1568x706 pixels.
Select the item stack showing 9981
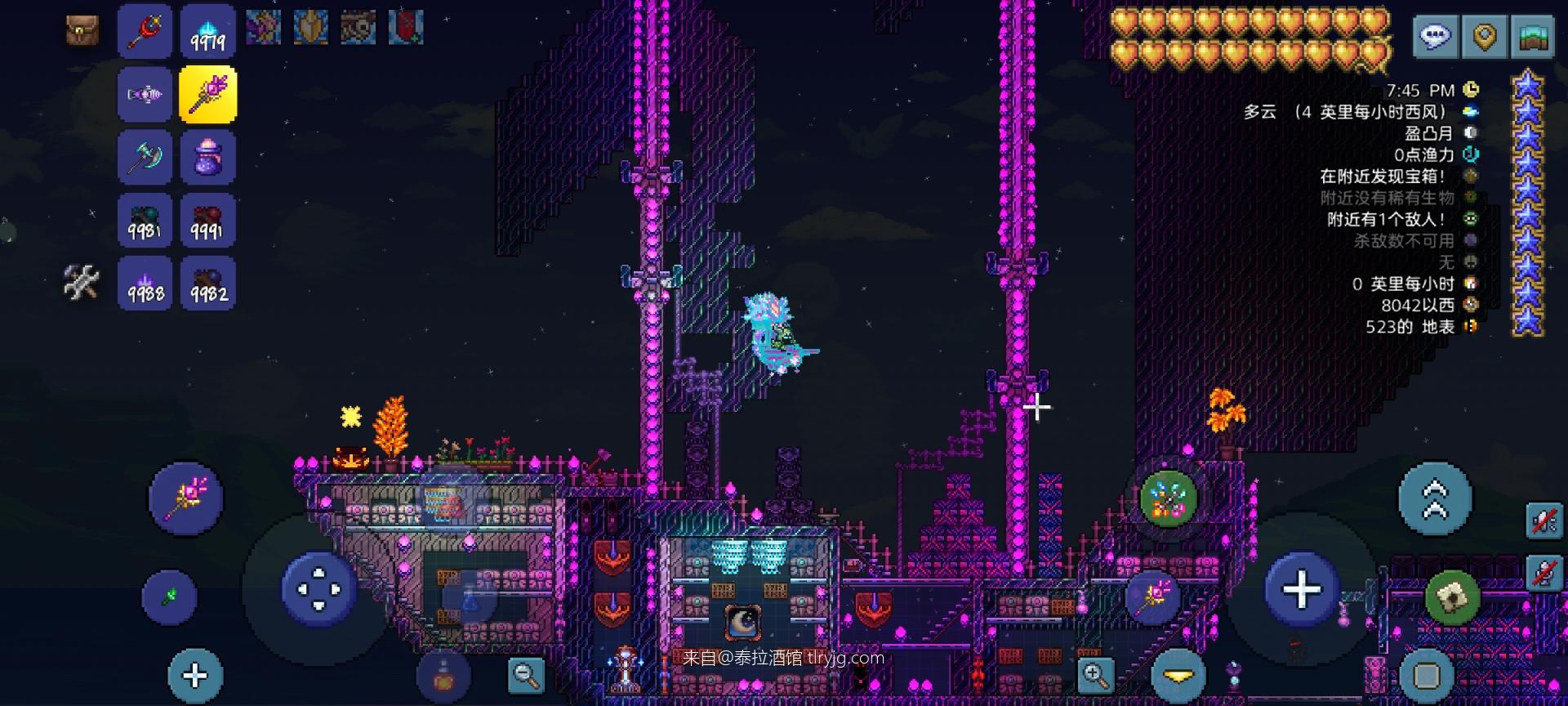coord(145,221)
